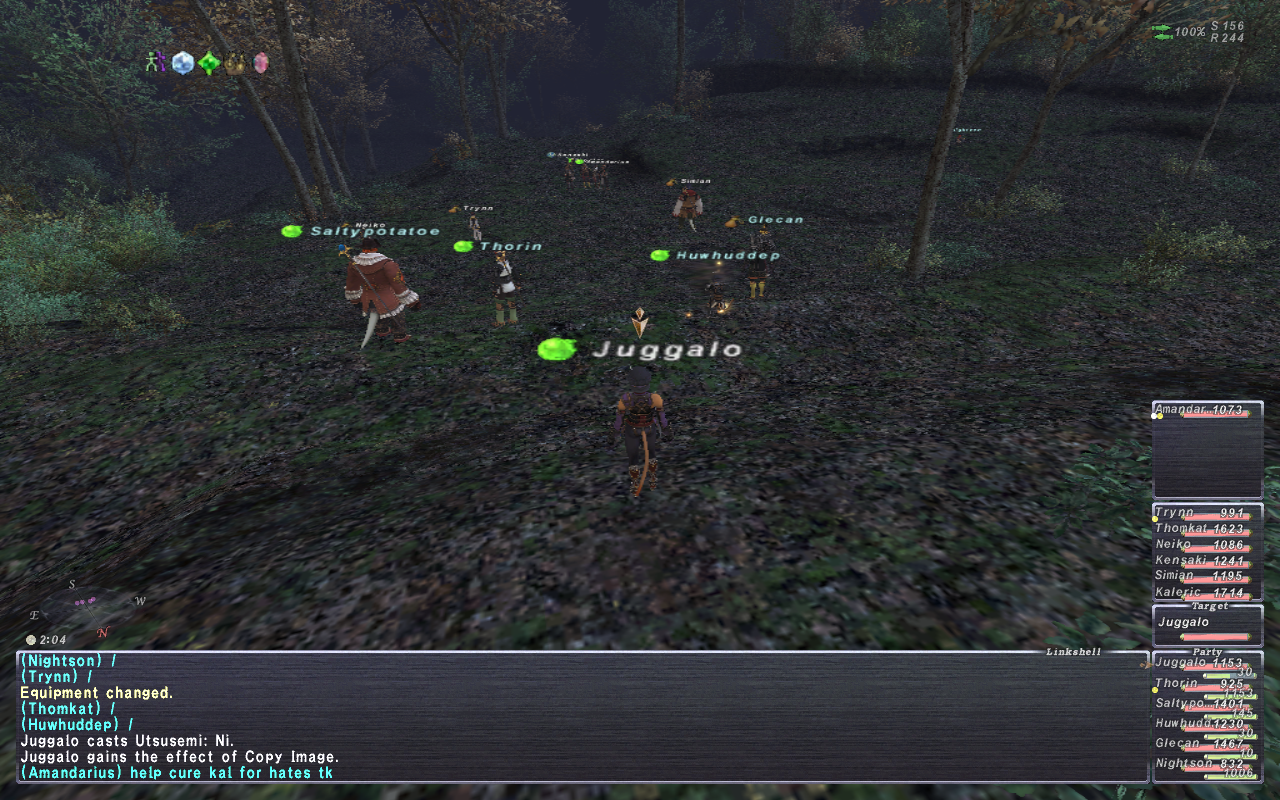Select the Copy Image status effect icon
The image size is (1280, 800).
tap(155, 63)
